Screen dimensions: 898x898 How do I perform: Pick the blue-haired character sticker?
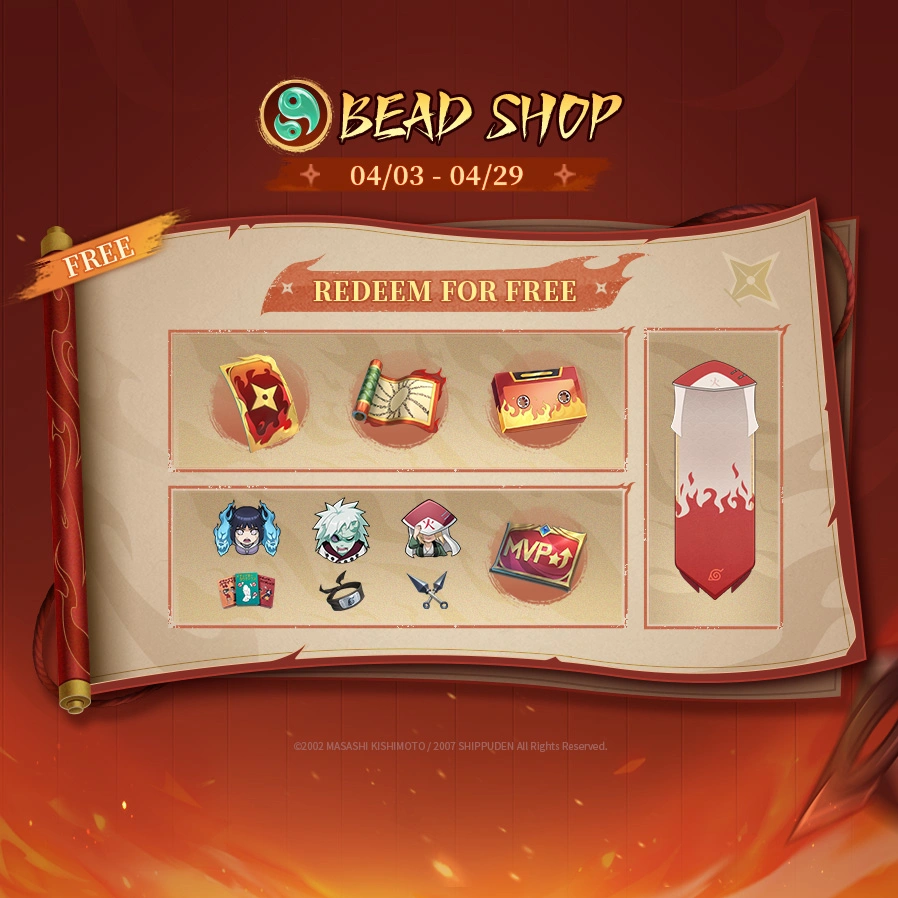click(x=242, y=528)
